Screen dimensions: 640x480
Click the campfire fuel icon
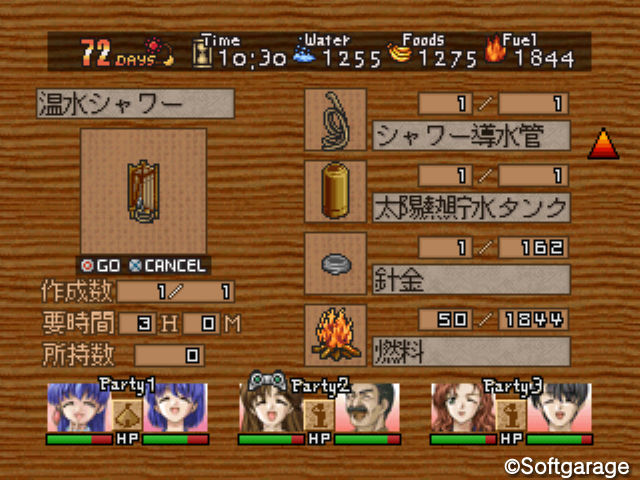(x=335, y=336)
